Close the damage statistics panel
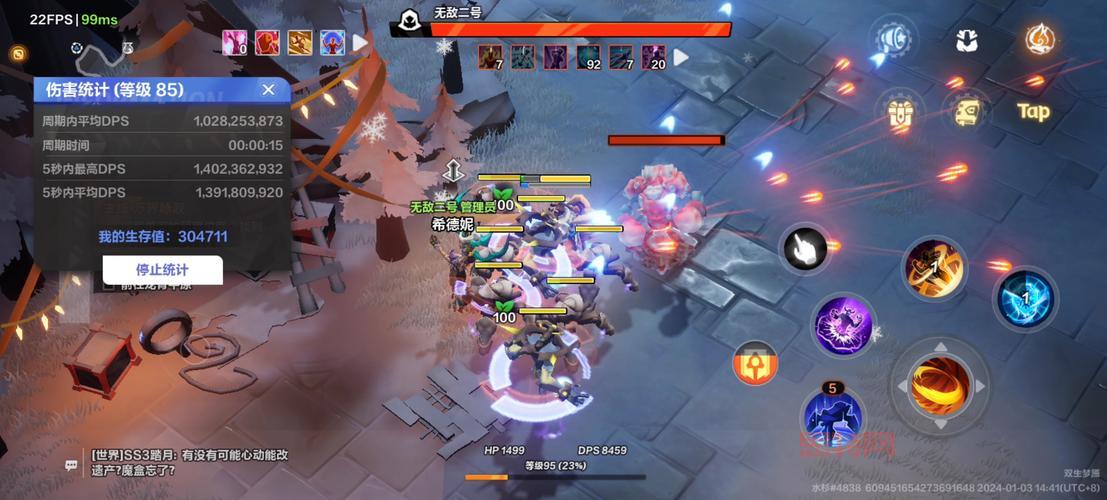1107x500 pixels. tap(268, 89)
